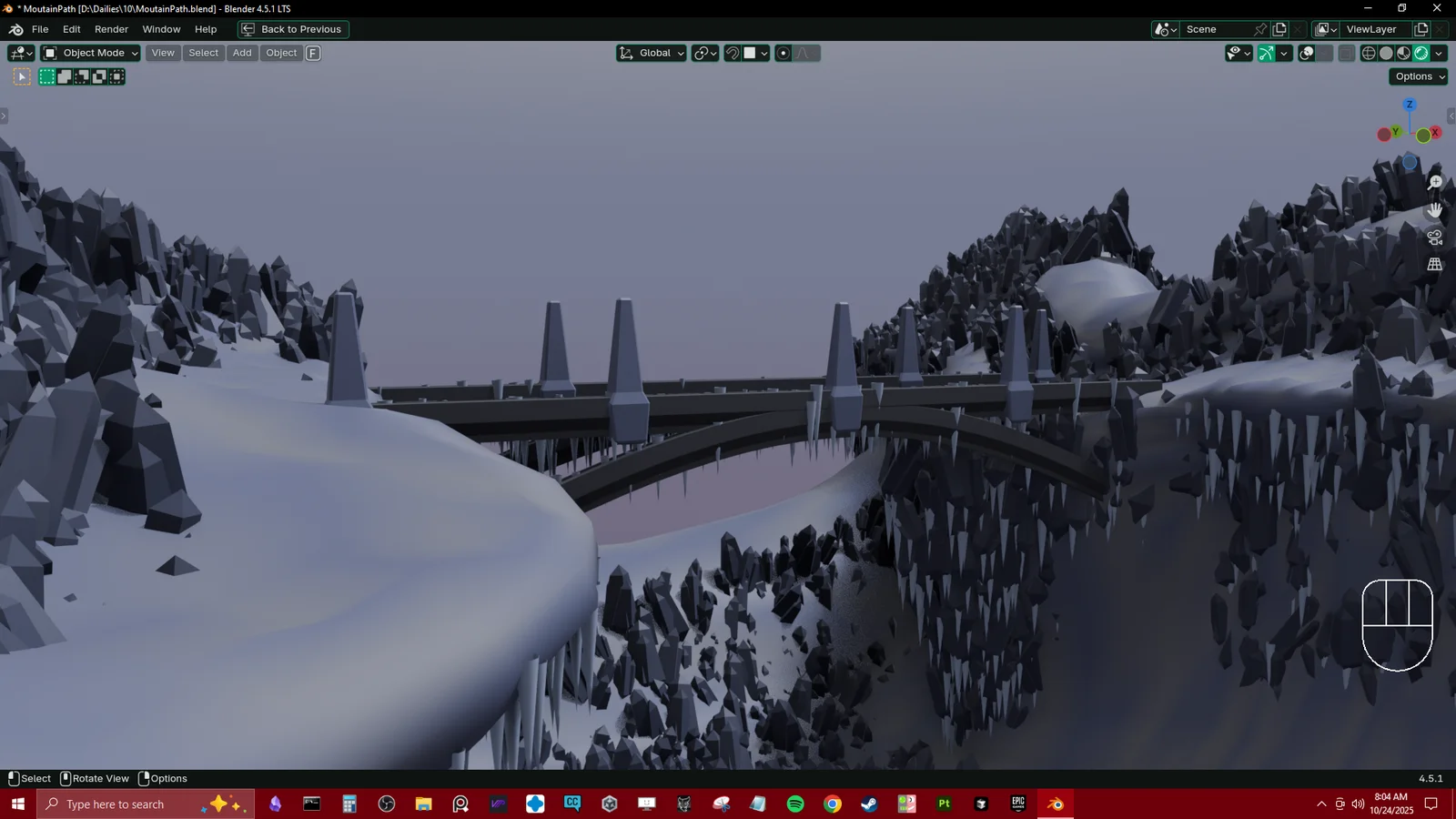
Task: Switch to Material Preview shading mode
Action: click(x=1403, y=53)
